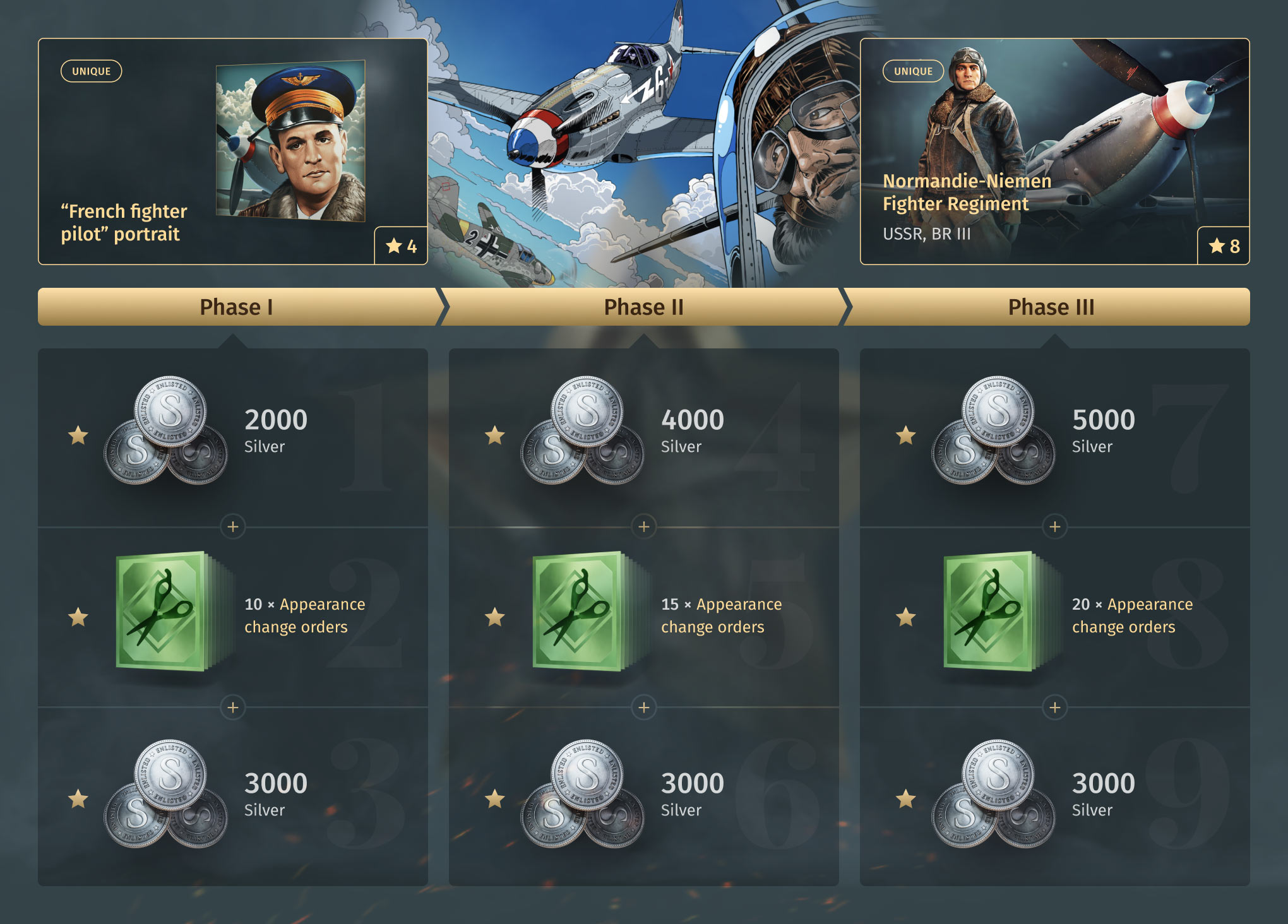This screenshot has width=1288, height=924.
Task: Choose the 15 × Appearance change orders reward
Action: [643, 616]
